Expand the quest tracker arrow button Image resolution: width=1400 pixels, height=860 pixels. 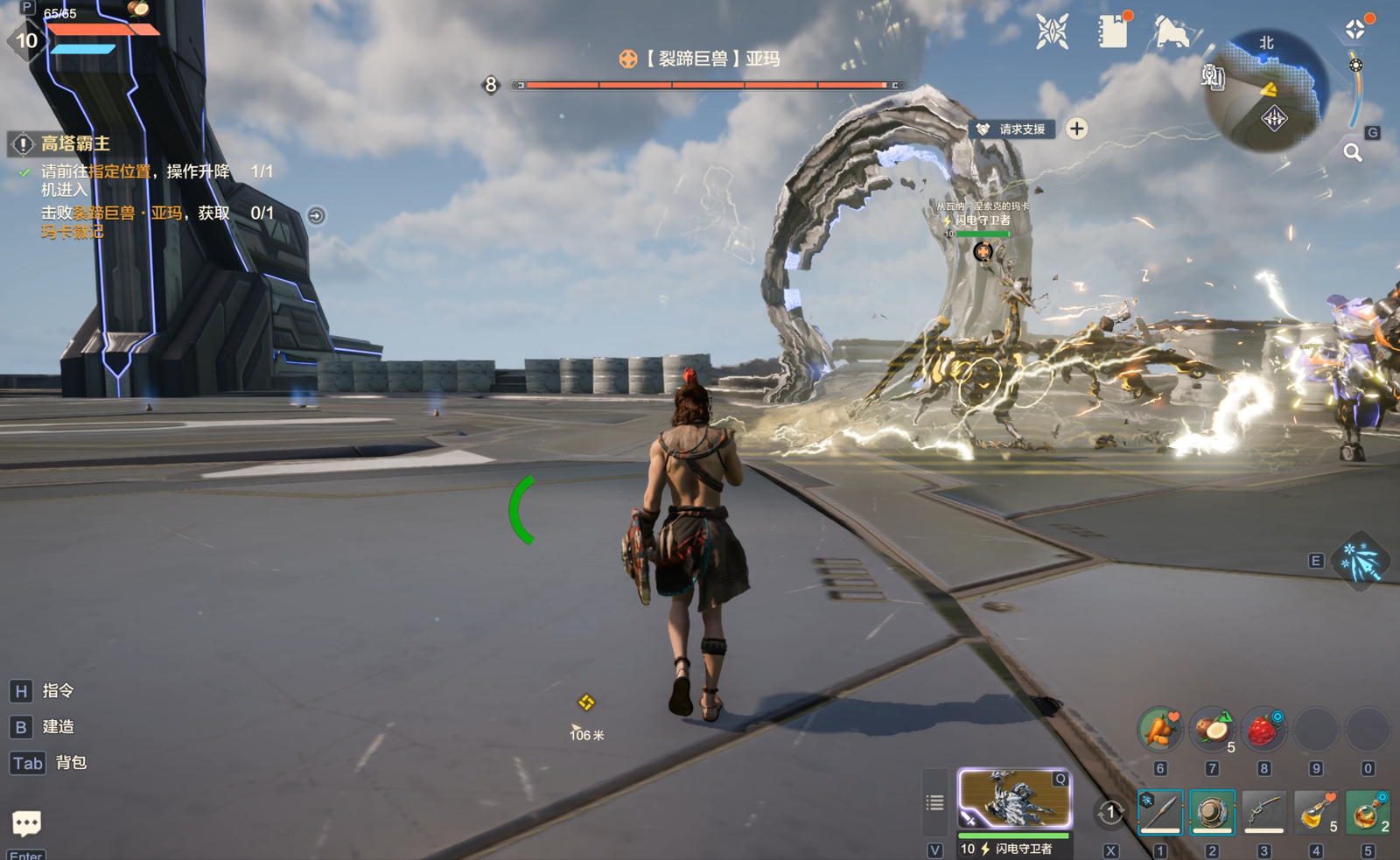coord(316,215)
